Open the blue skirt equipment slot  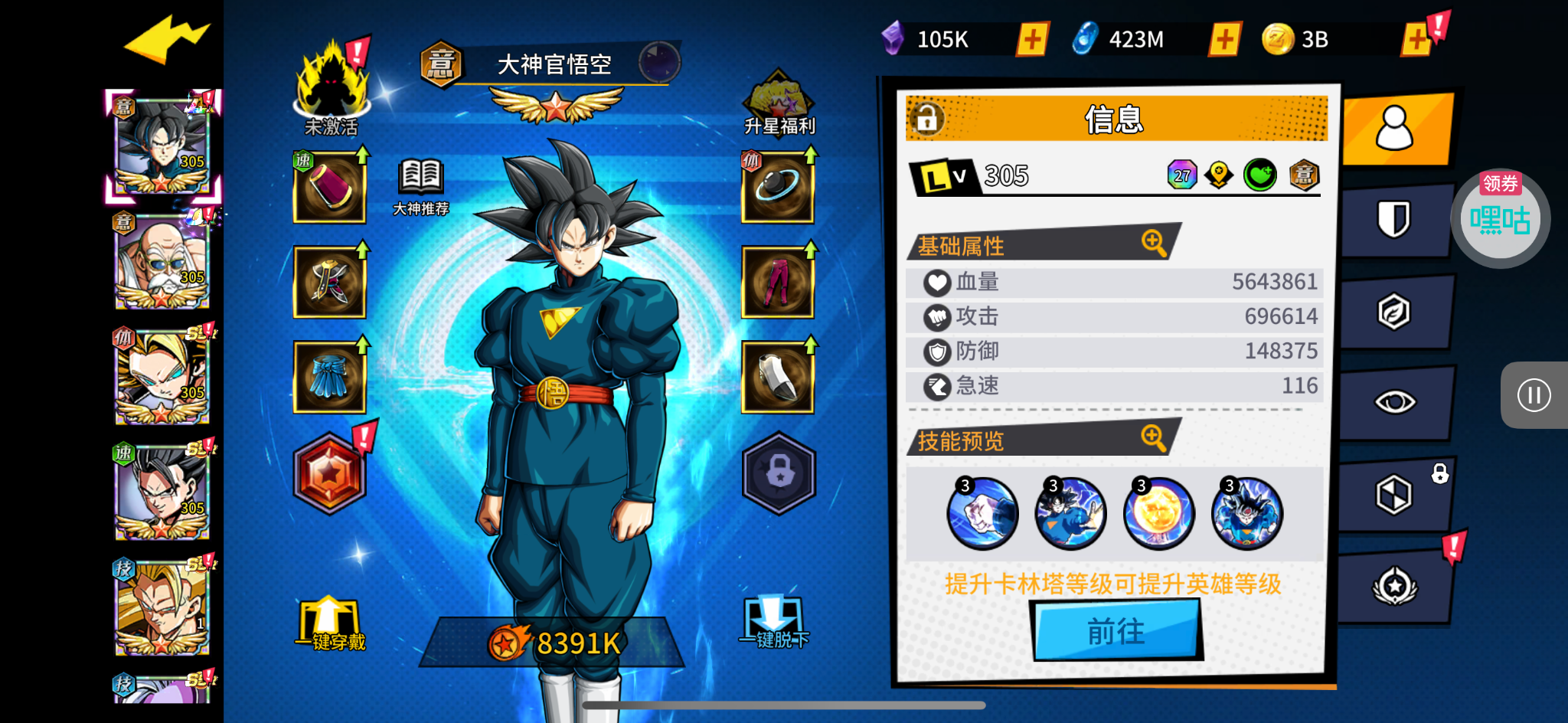click(330, 378)
